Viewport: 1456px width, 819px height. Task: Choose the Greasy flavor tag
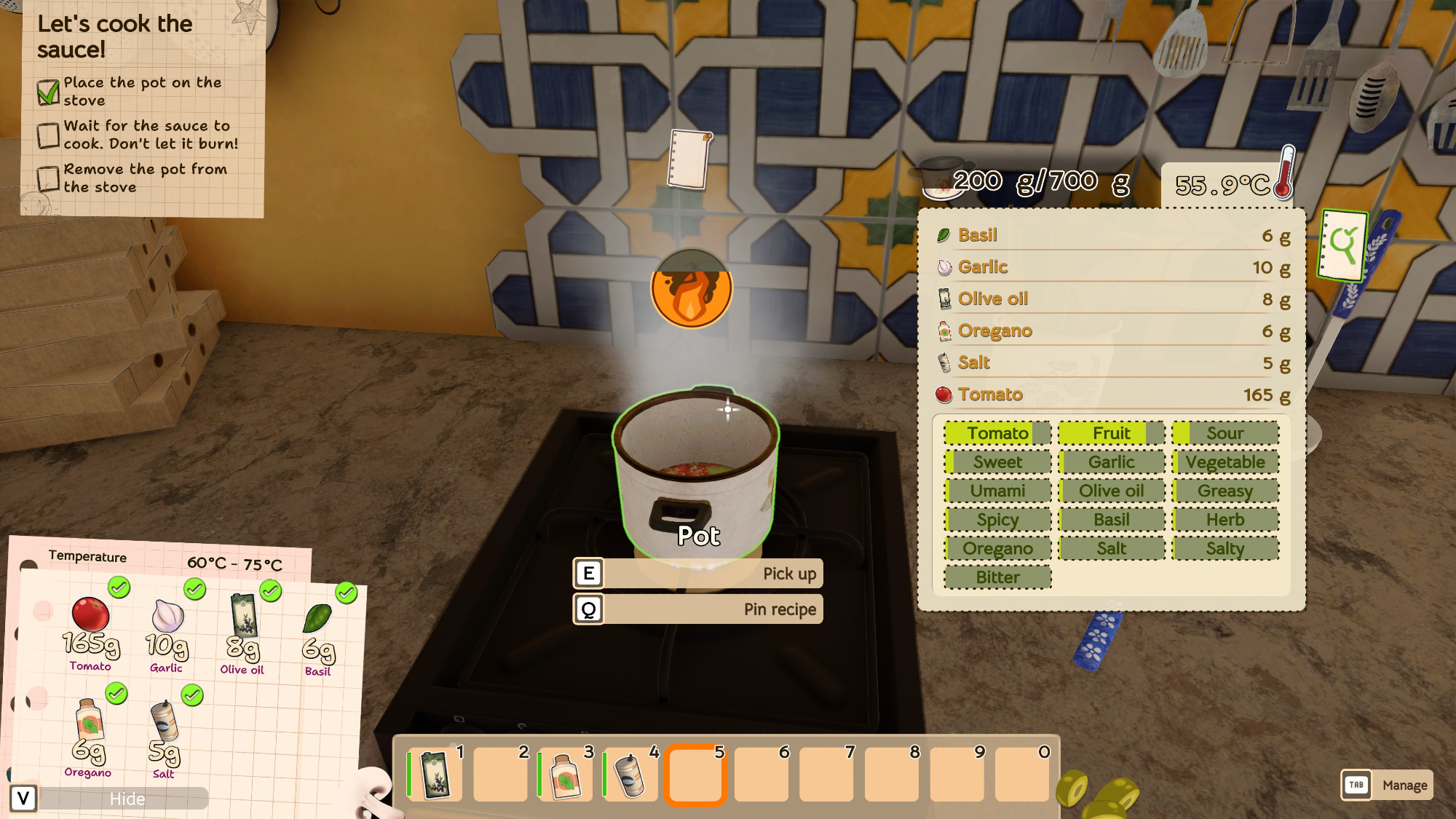[1224, 491]
